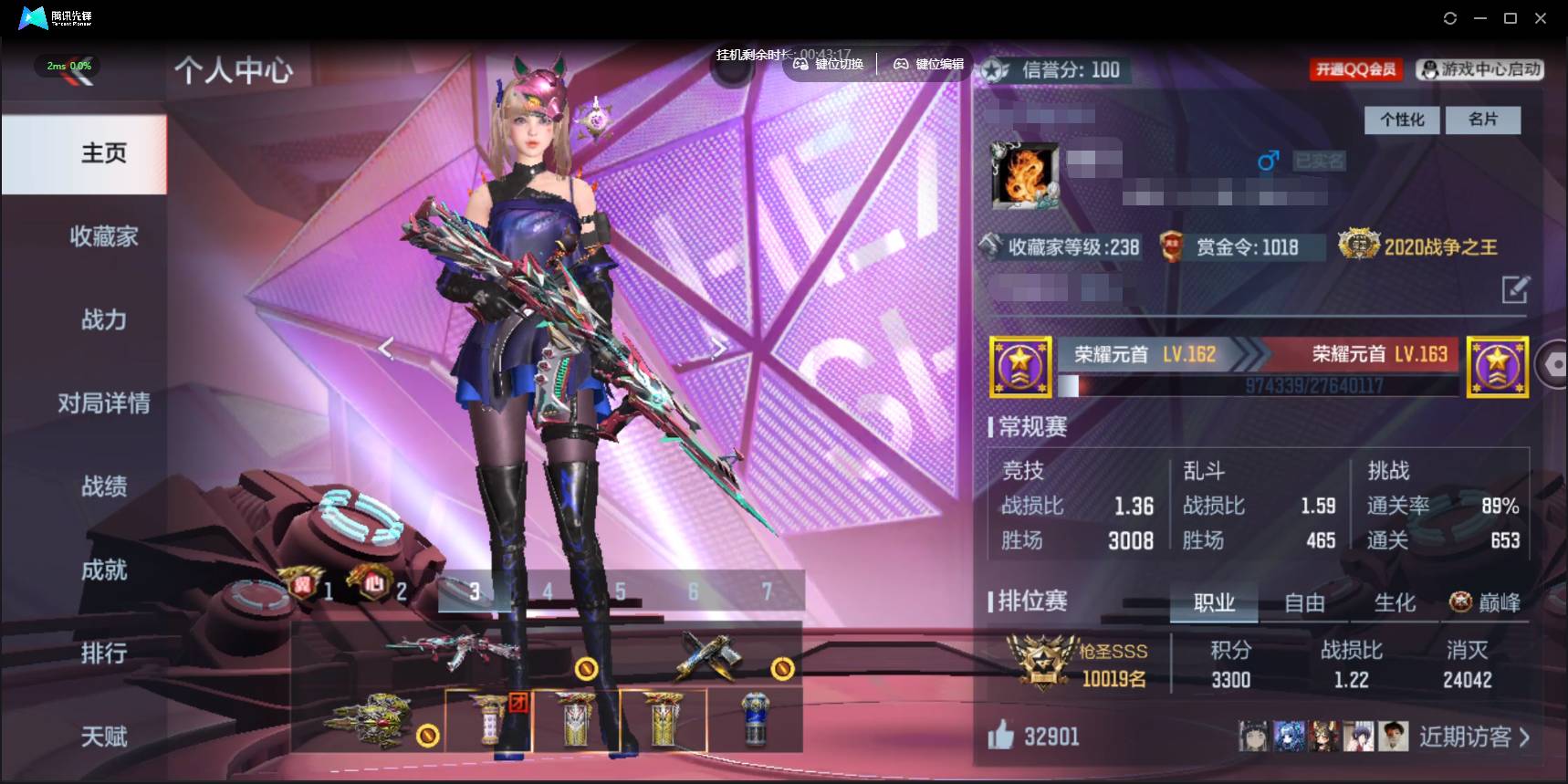Show the 排行 rankings page

coord(104,653)
